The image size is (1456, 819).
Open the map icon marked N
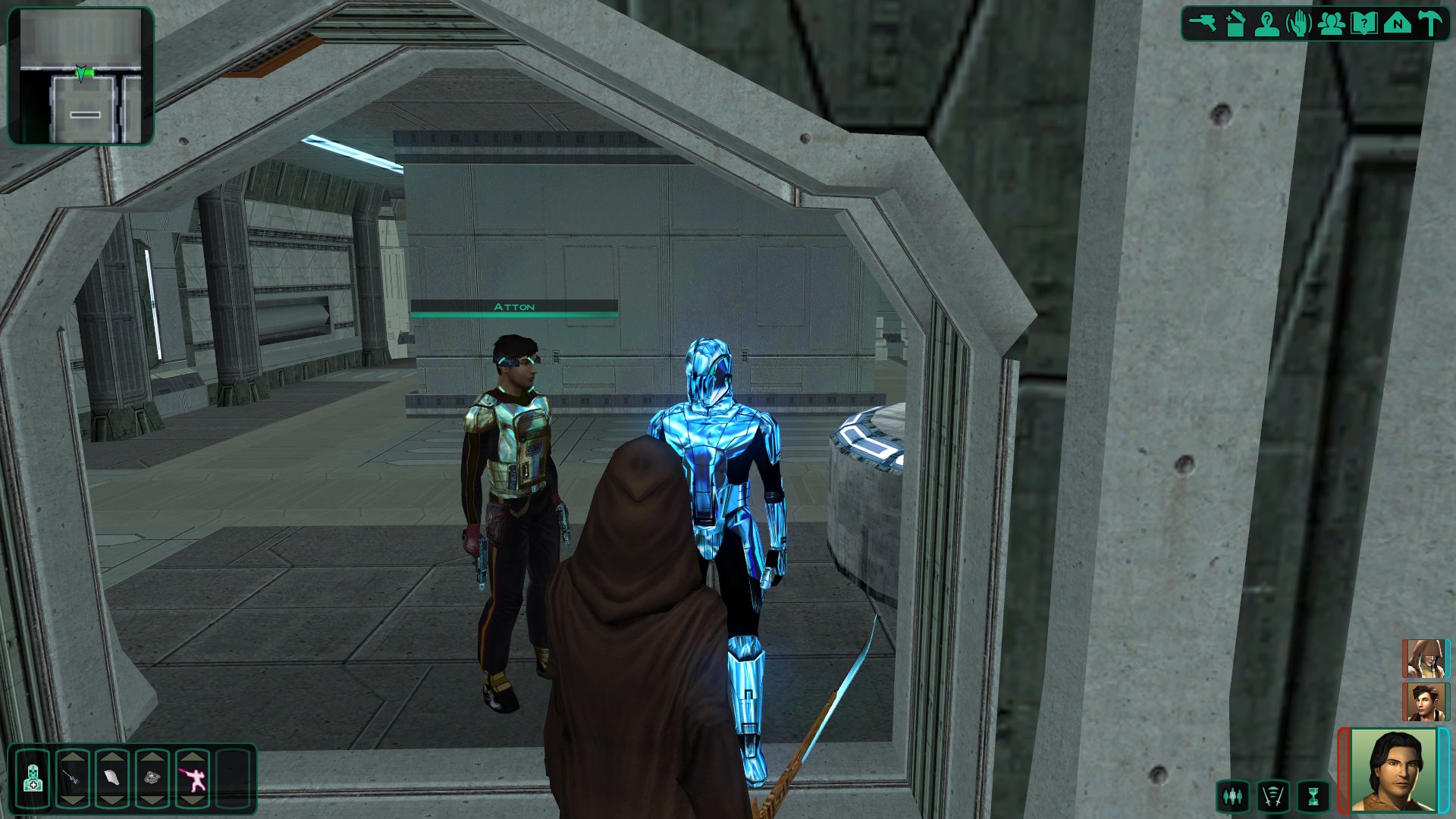coord(1397,24)
